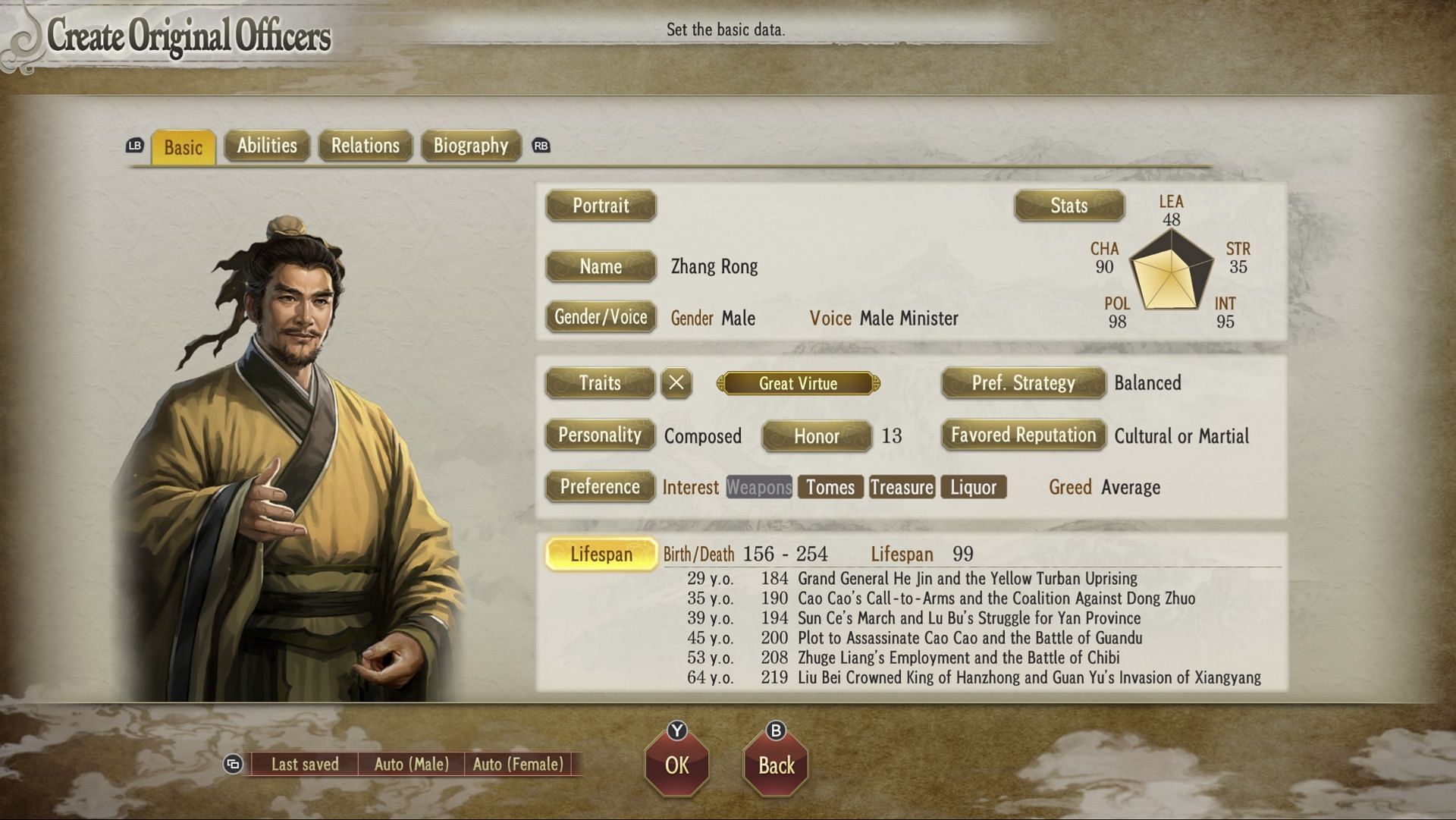
Task: Open the Portrait selection
Action: click(x=601, y=206)
